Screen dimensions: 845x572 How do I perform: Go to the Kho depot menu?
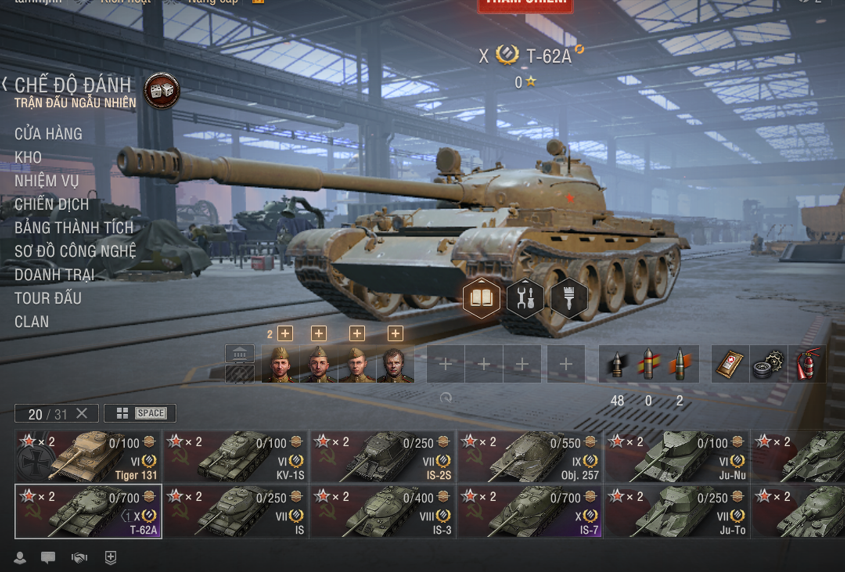(x=28, y=157)
